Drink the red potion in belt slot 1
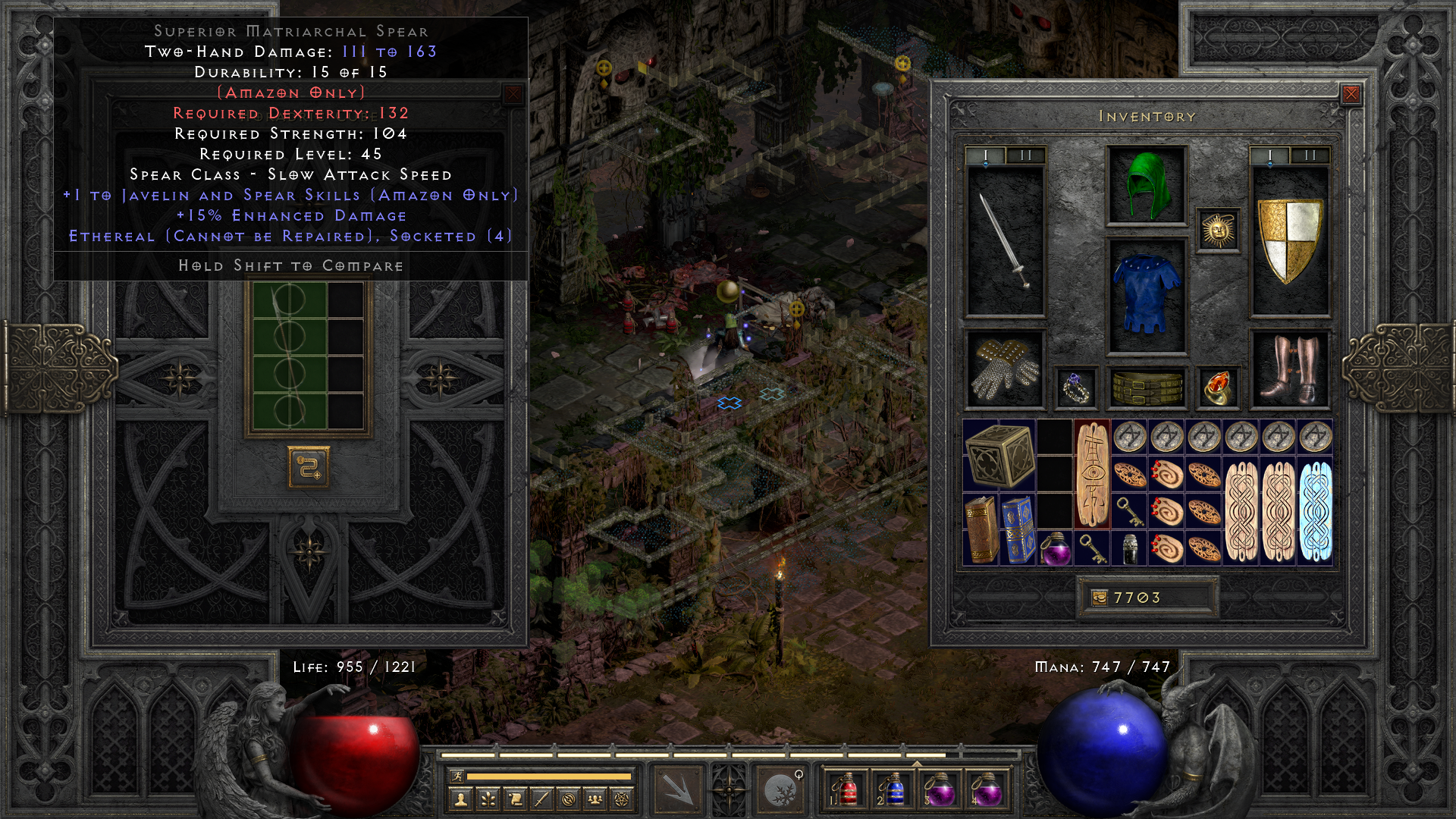1456x819 pixels. pyautogui.click(x=849, y=791)
